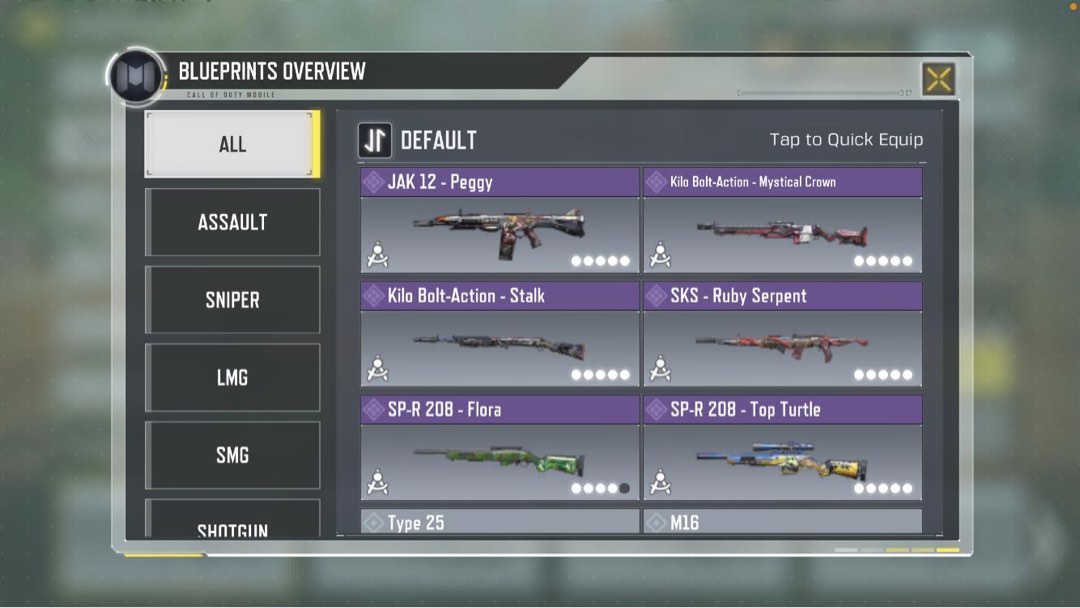Viewport: 1080px width, 608px height.
Task: Click the DEFAULT sort toggle icon
Action: [375, 140]
